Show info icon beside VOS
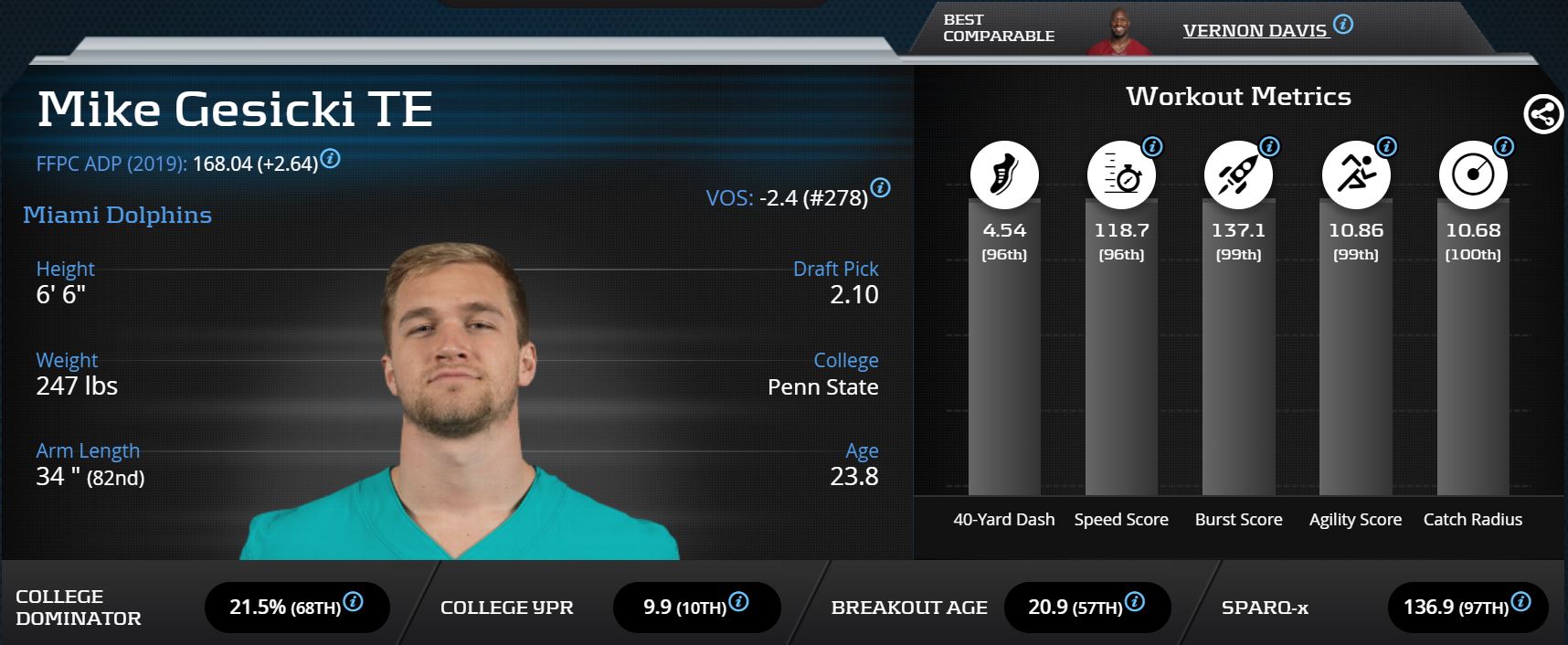Screen dimensions: 1568x645 (x=880, y=187)
